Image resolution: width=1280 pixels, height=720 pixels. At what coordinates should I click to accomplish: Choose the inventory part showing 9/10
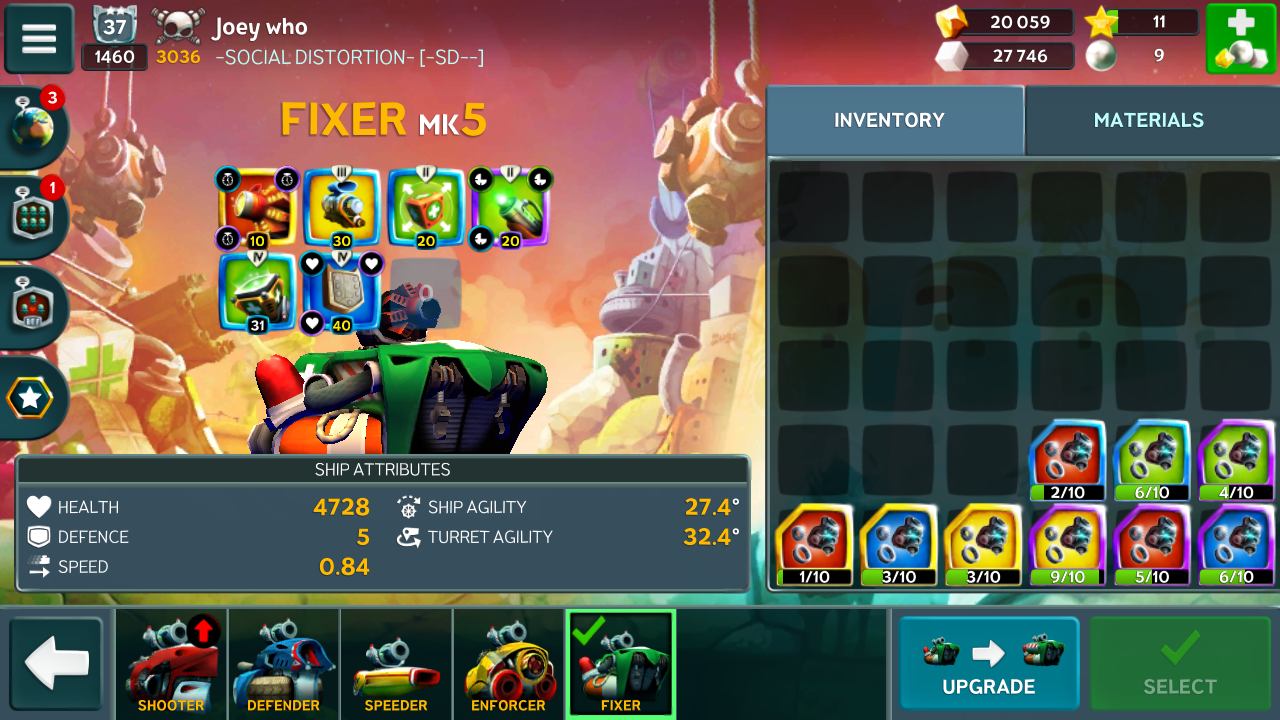(x=1068, y=546)
